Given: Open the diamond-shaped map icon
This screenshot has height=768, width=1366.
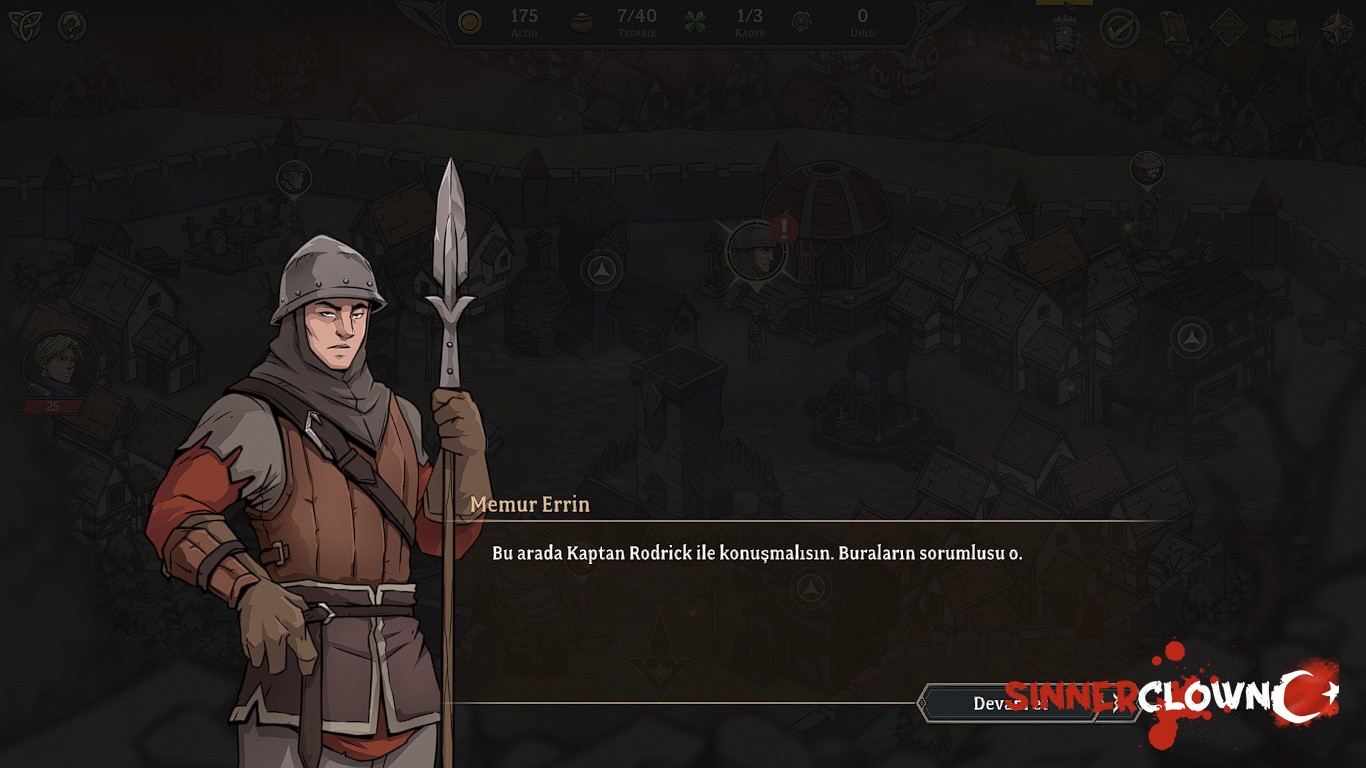Looking at the screenshot, I should [1228, 29].
